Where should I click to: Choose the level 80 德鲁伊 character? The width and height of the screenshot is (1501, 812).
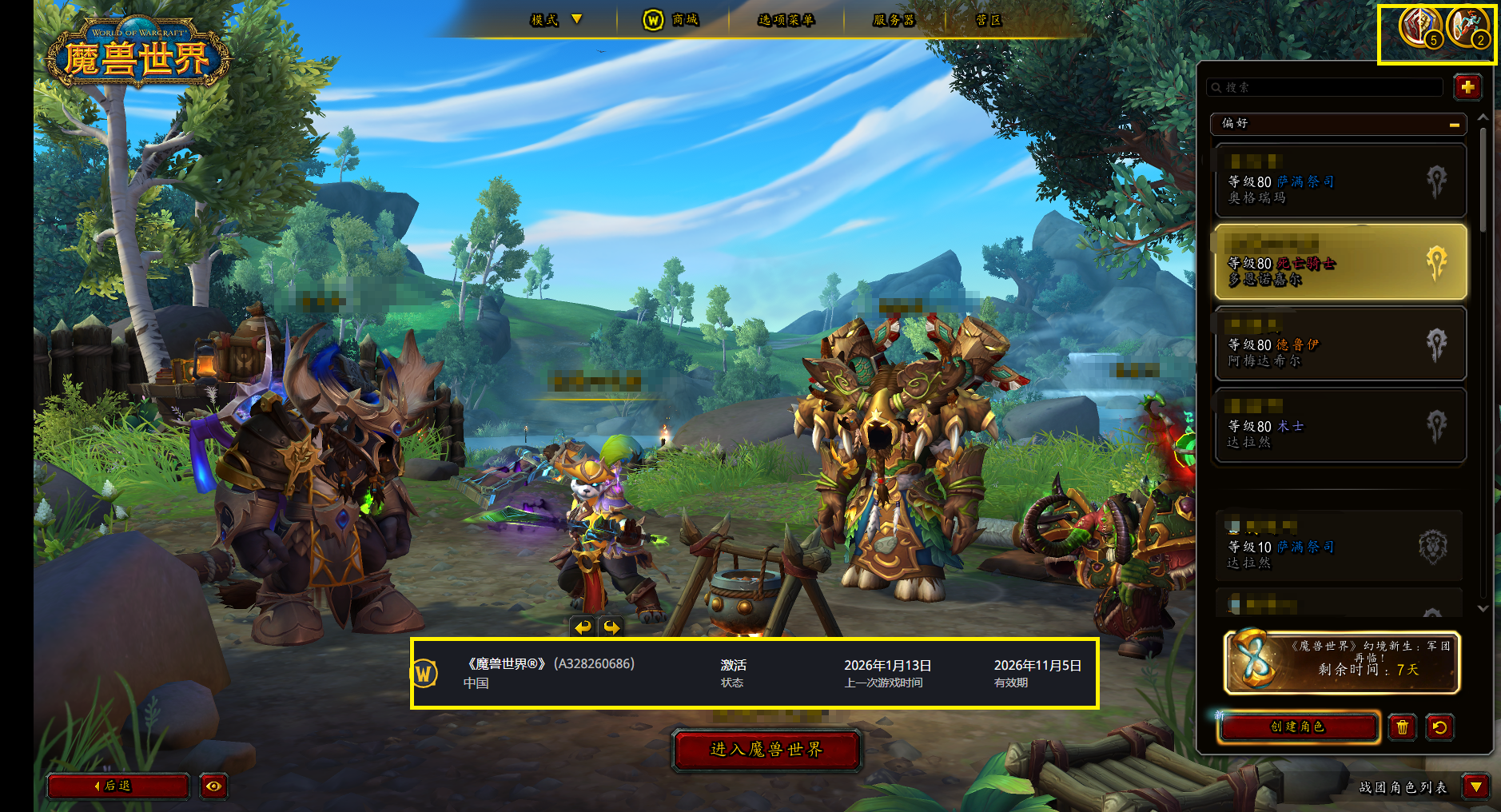point(1340,344)
